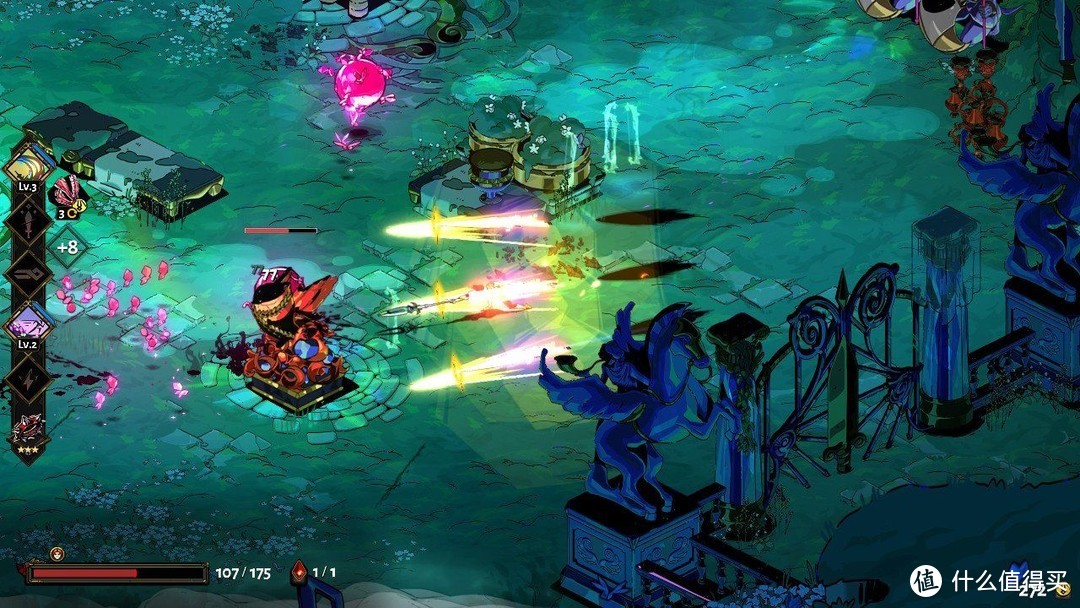The image size is (1080, 608).
Task: Click the 什么值得买 watermark logo
Action: (x=926, y=580)
